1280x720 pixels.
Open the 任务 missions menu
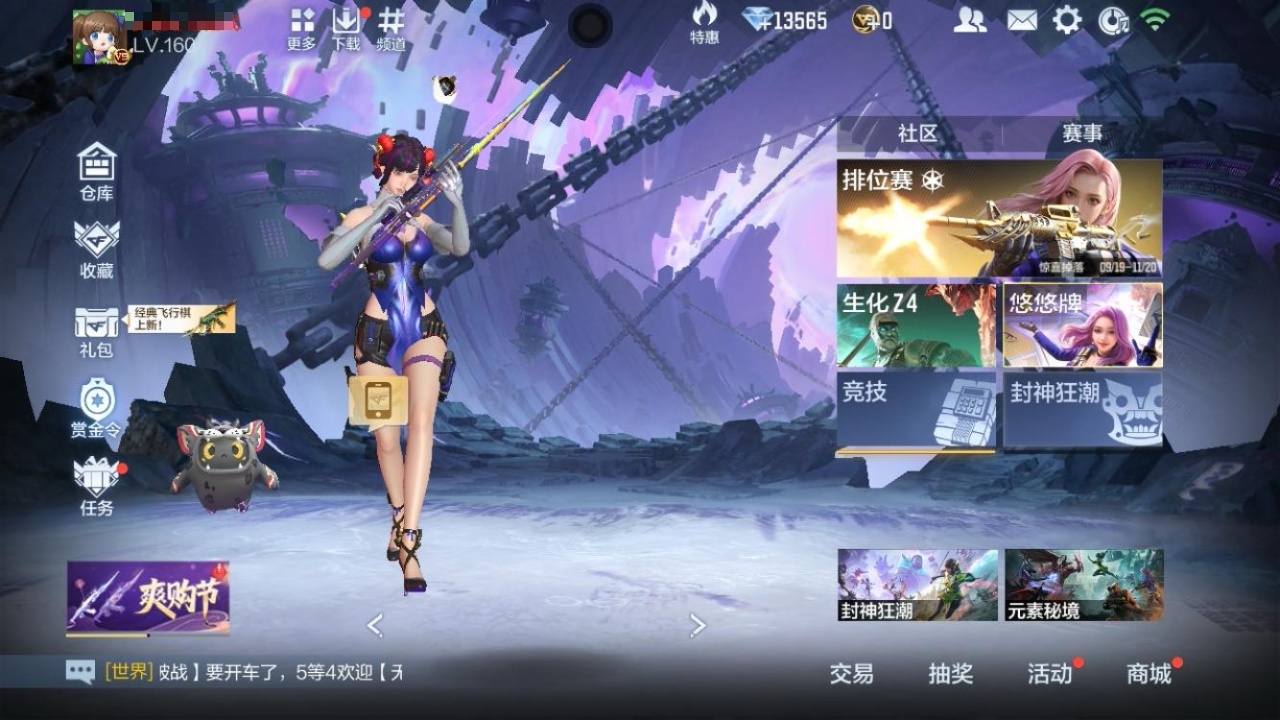point(97,486)
